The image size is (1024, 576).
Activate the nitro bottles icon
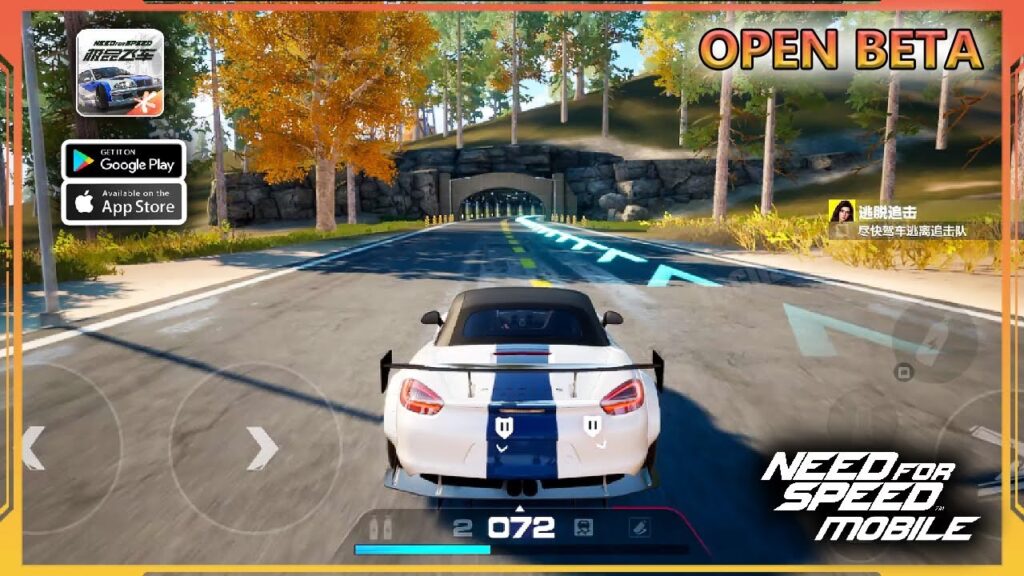coord(380,529)
